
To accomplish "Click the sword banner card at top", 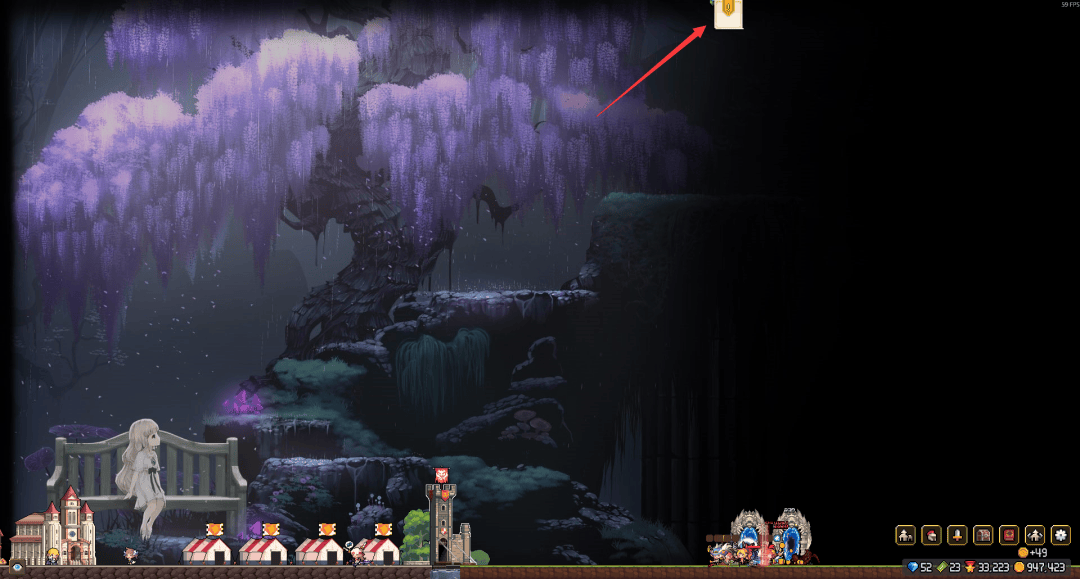I will click(x=728, y=12).
